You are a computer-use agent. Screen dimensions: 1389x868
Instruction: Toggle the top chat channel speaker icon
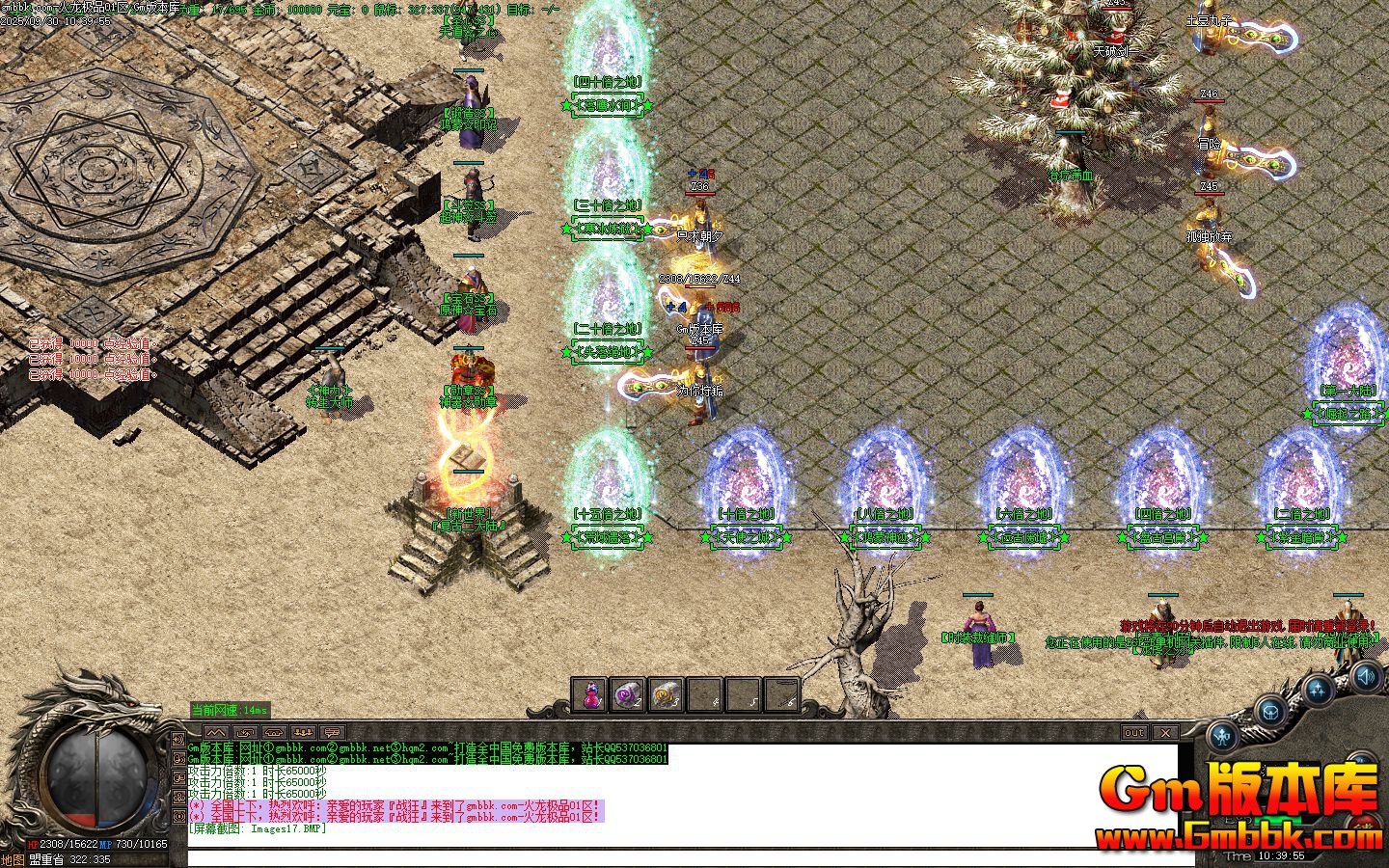tap(179, 740)
